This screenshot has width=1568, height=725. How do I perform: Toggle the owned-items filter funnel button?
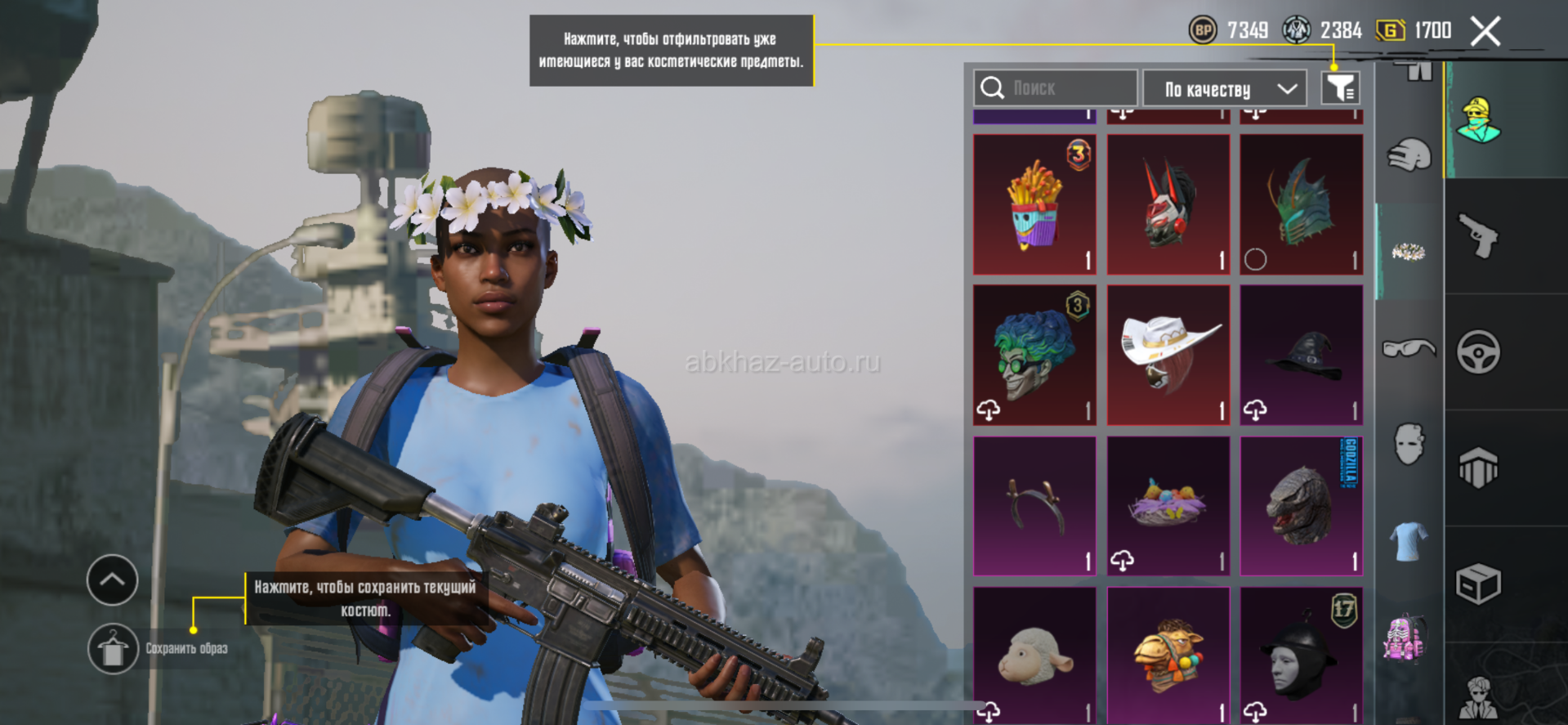(x=1340, y=88)
